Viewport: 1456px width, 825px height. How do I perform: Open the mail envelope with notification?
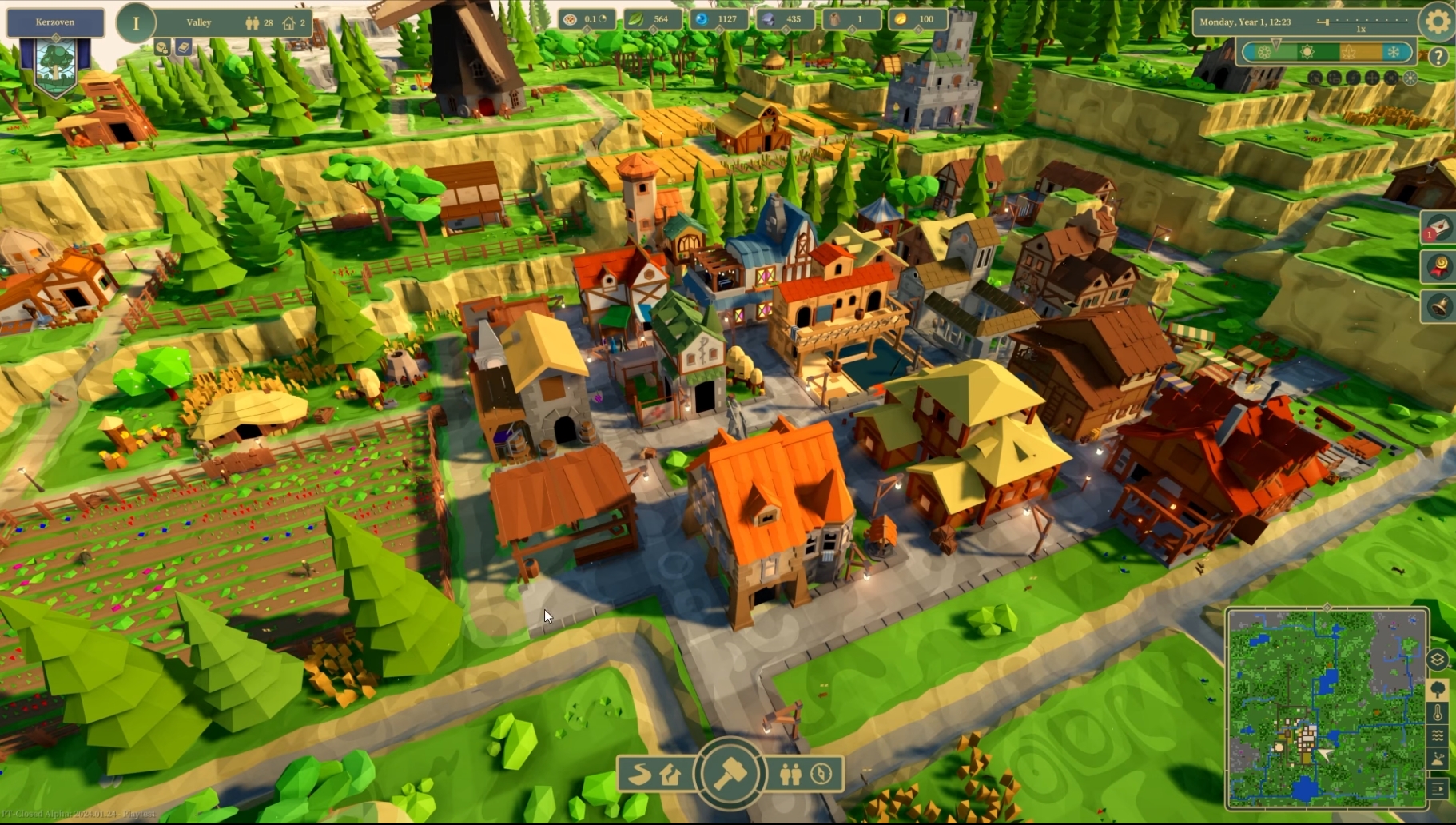pyautogui.click(x=1438, y=229)
